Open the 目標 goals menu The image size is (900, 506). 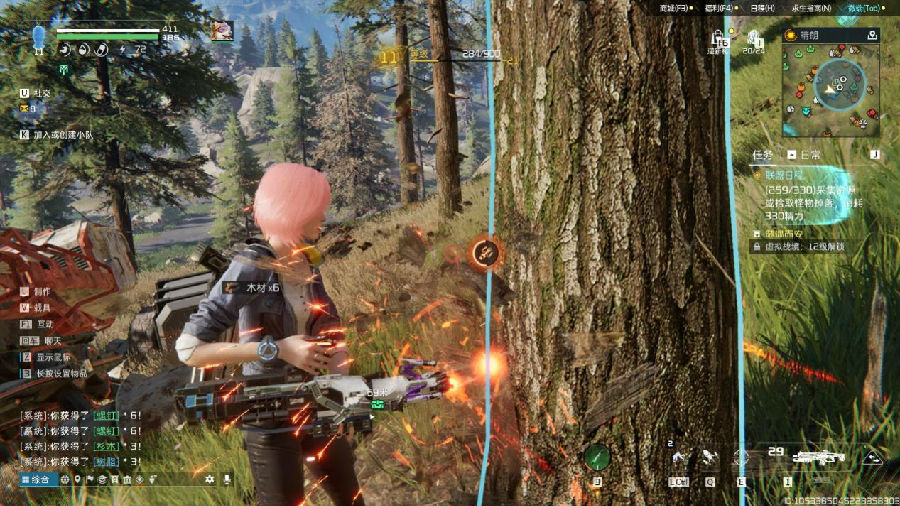760,8
